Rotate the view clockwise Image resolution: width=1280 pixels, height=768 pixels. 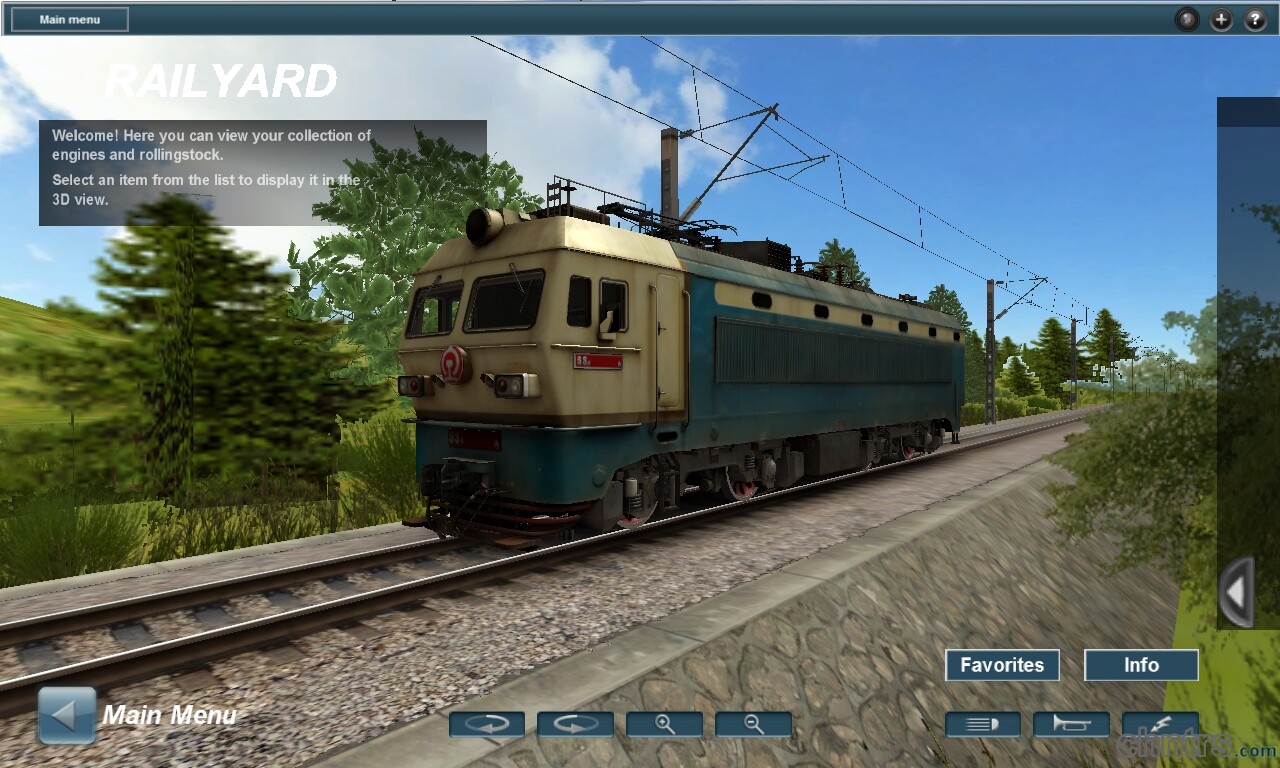point(575,724)
